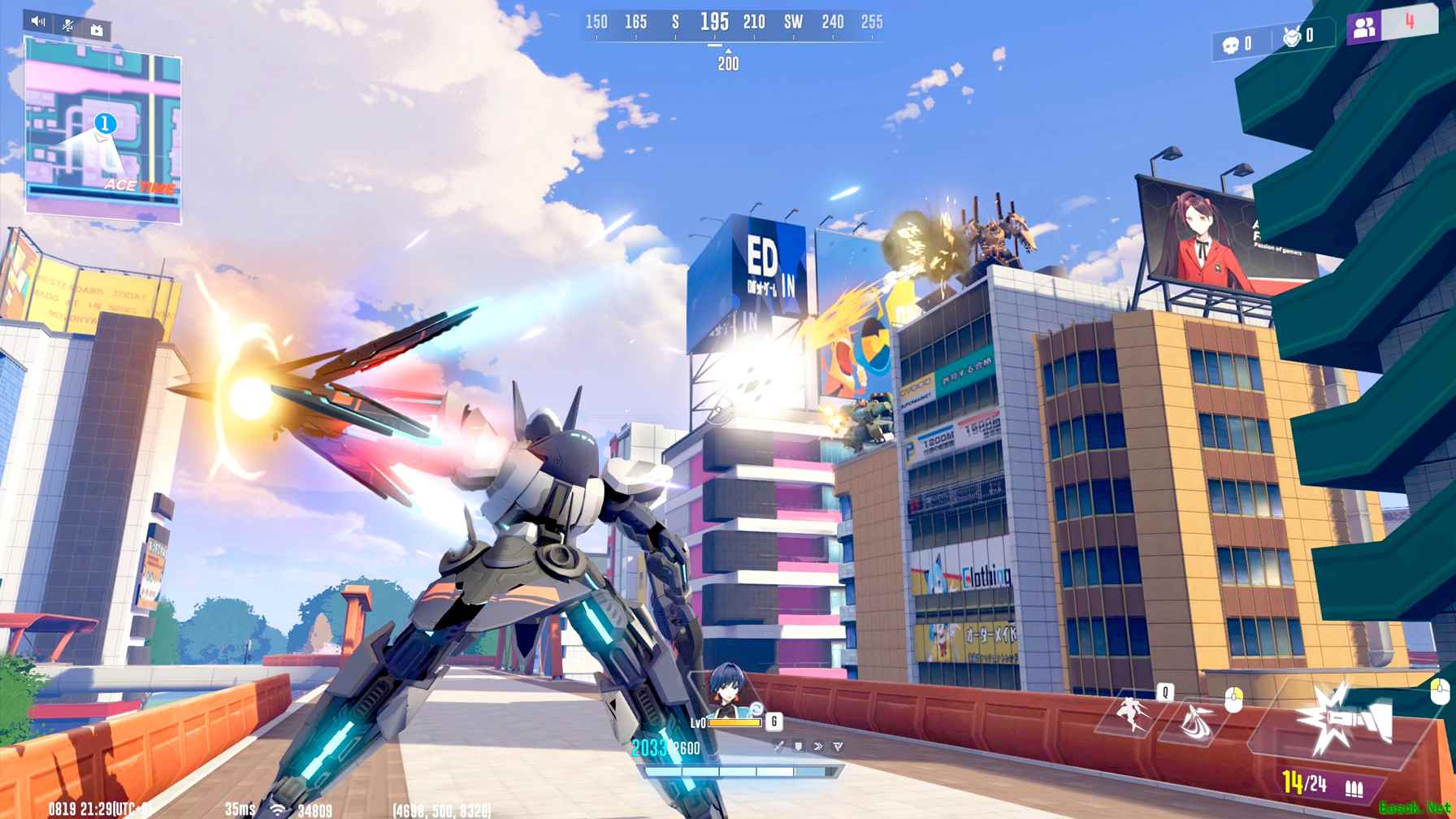Click the Lv0 experience progress bar
Screen dimensions: 1456x819
point(734,723)
